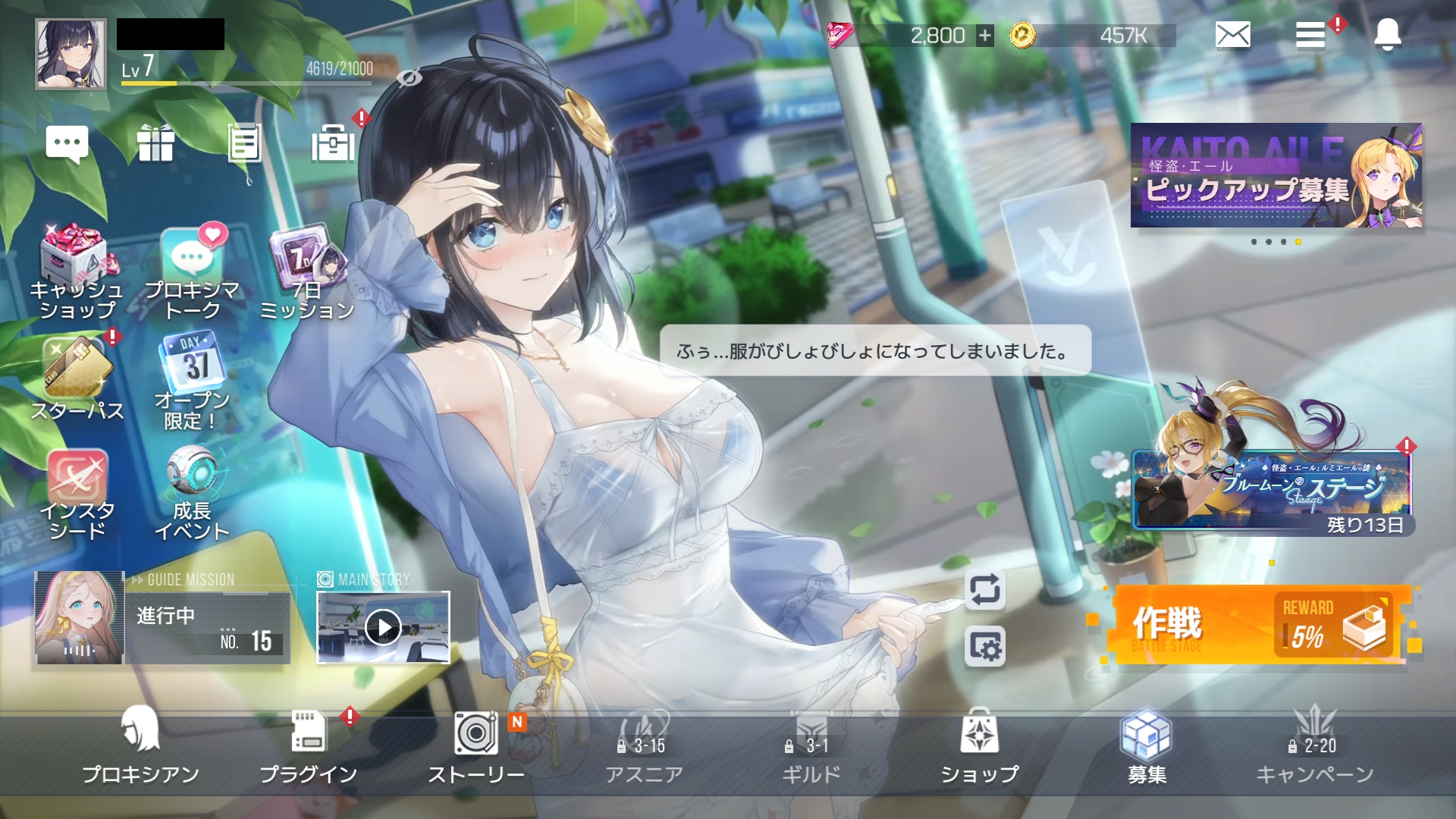
Task: Open the hamburger main menu
Action: click(x=1310, y=35)
